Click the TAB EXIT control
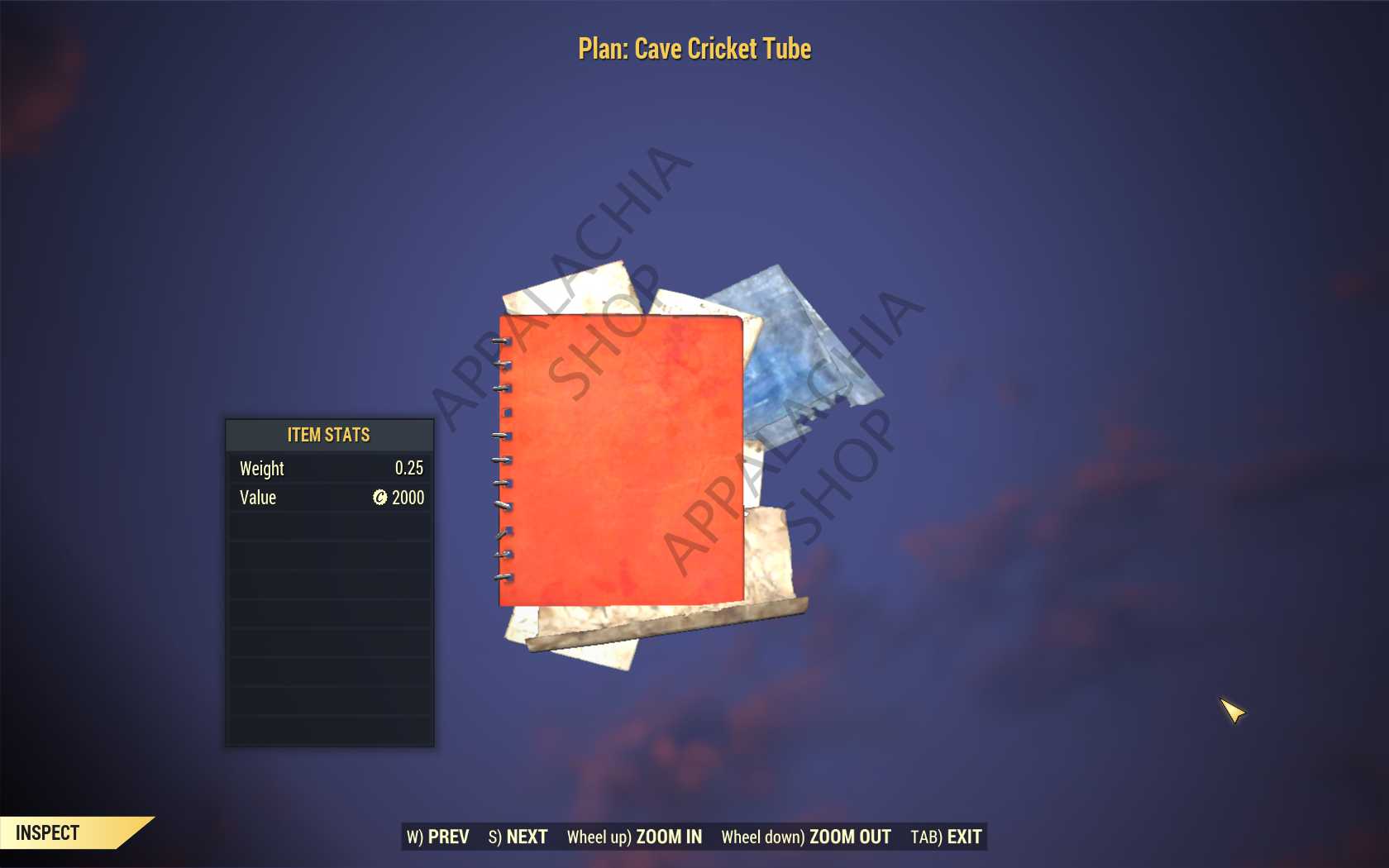The image size is (1389, 868). click(945, 837)
